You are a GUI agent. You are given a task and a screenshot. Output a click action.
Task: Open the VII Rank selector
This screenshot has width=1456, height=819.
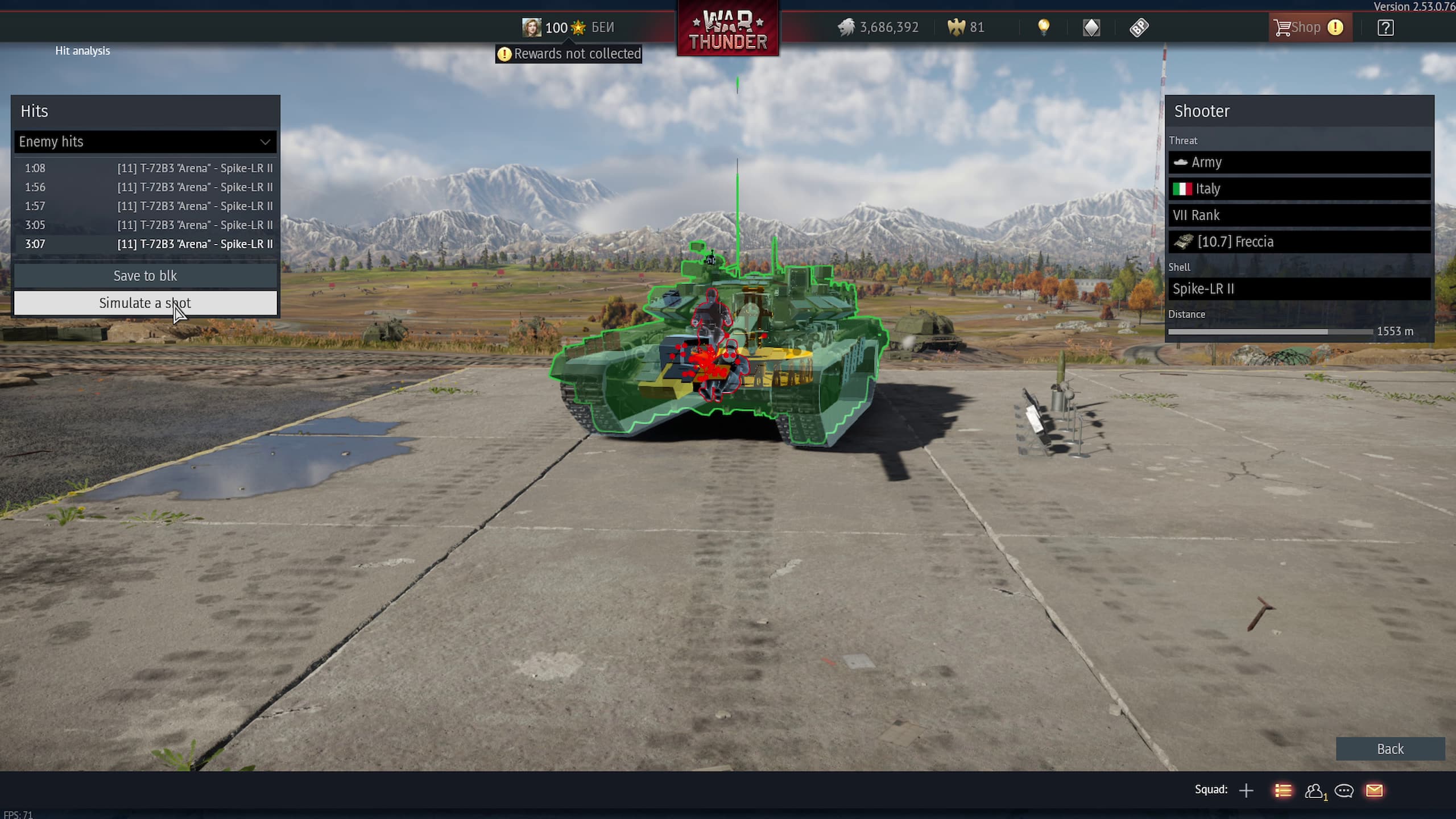click(x=1299, y=216)
